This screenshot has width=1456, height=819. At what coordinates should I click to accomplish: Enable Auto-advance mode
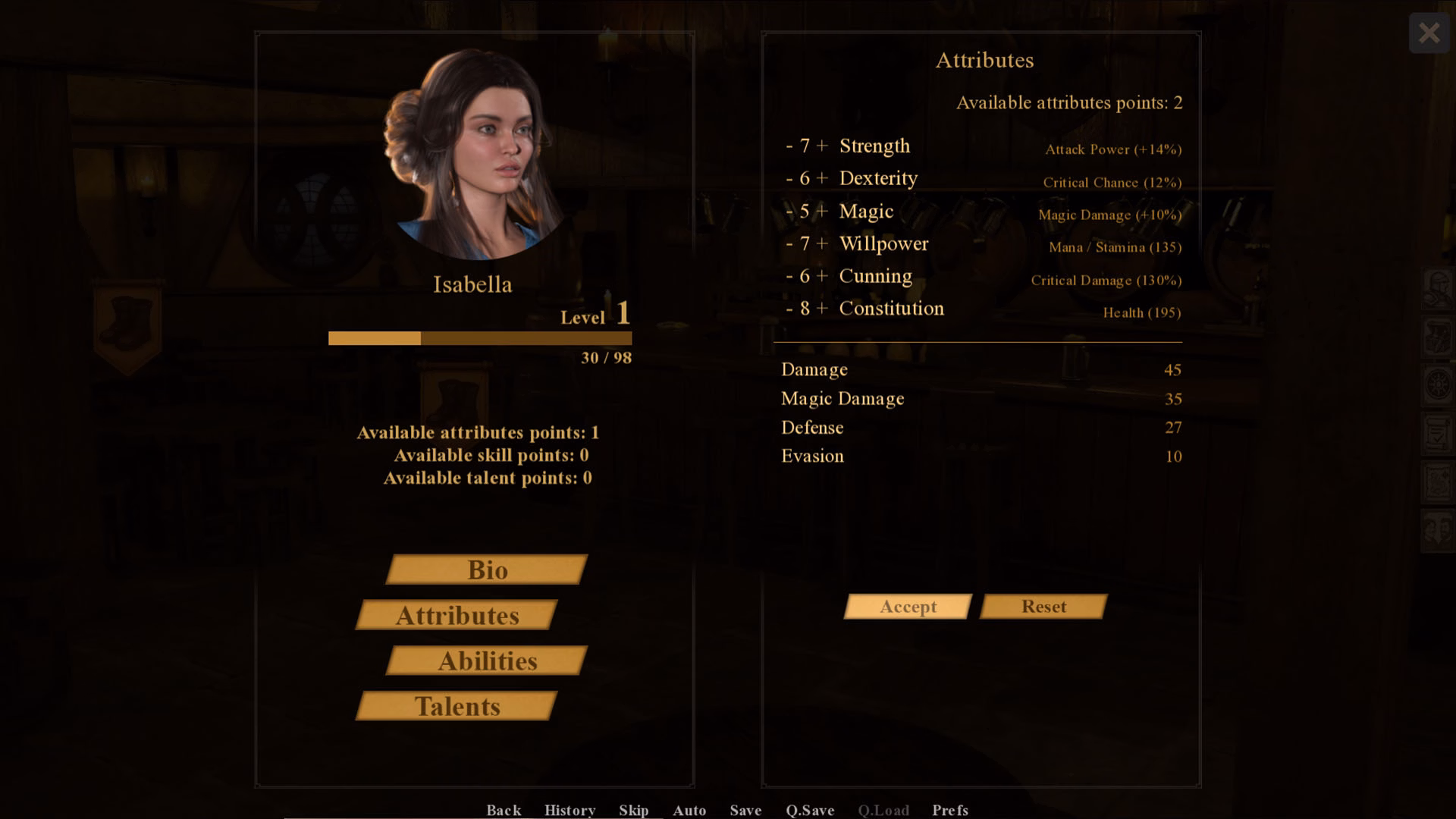[x=689, y=810]
